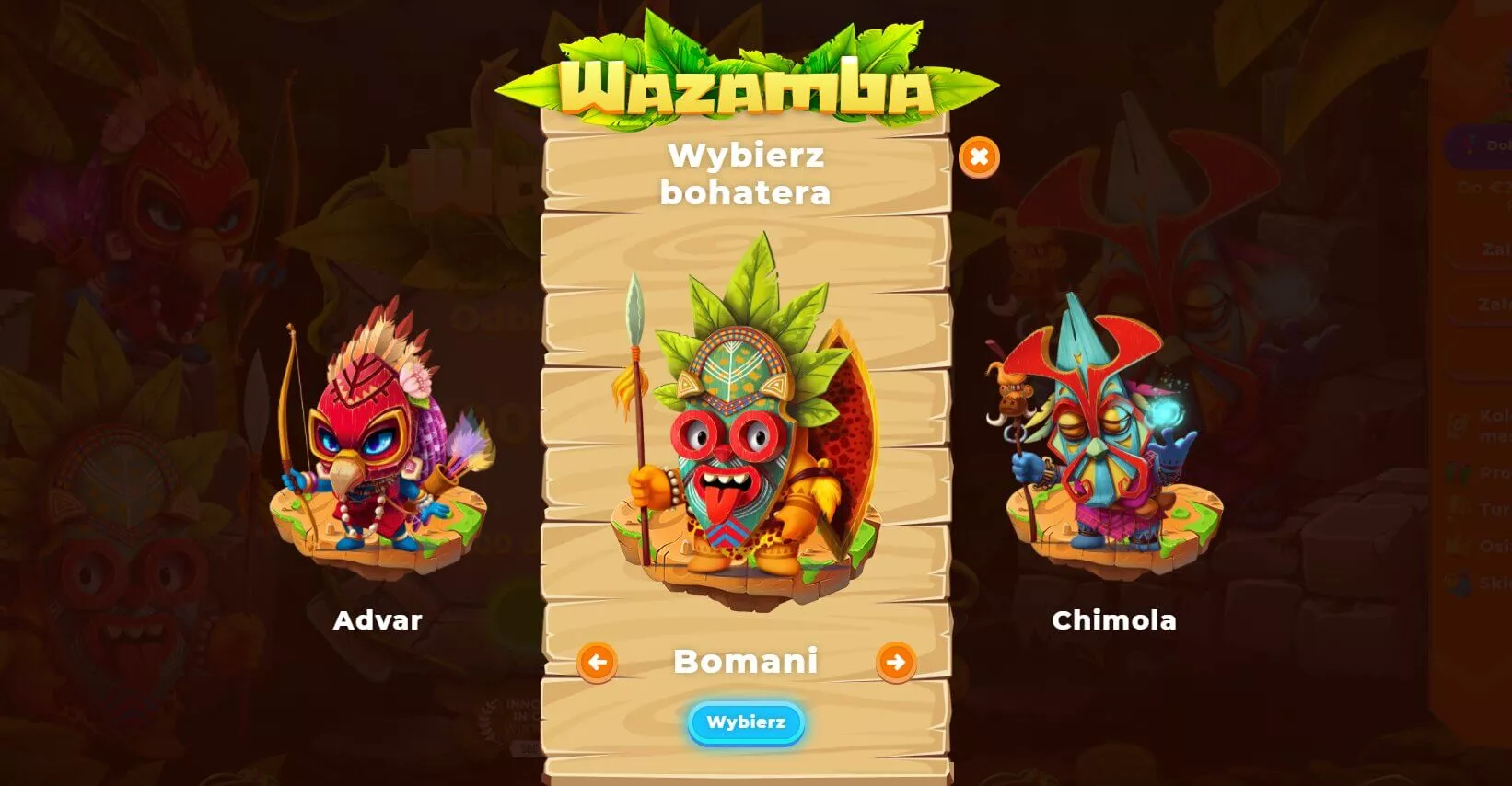Go back to previous hero with left arrow
Viewport: 1512px width, 786px height.
(599, 661)
